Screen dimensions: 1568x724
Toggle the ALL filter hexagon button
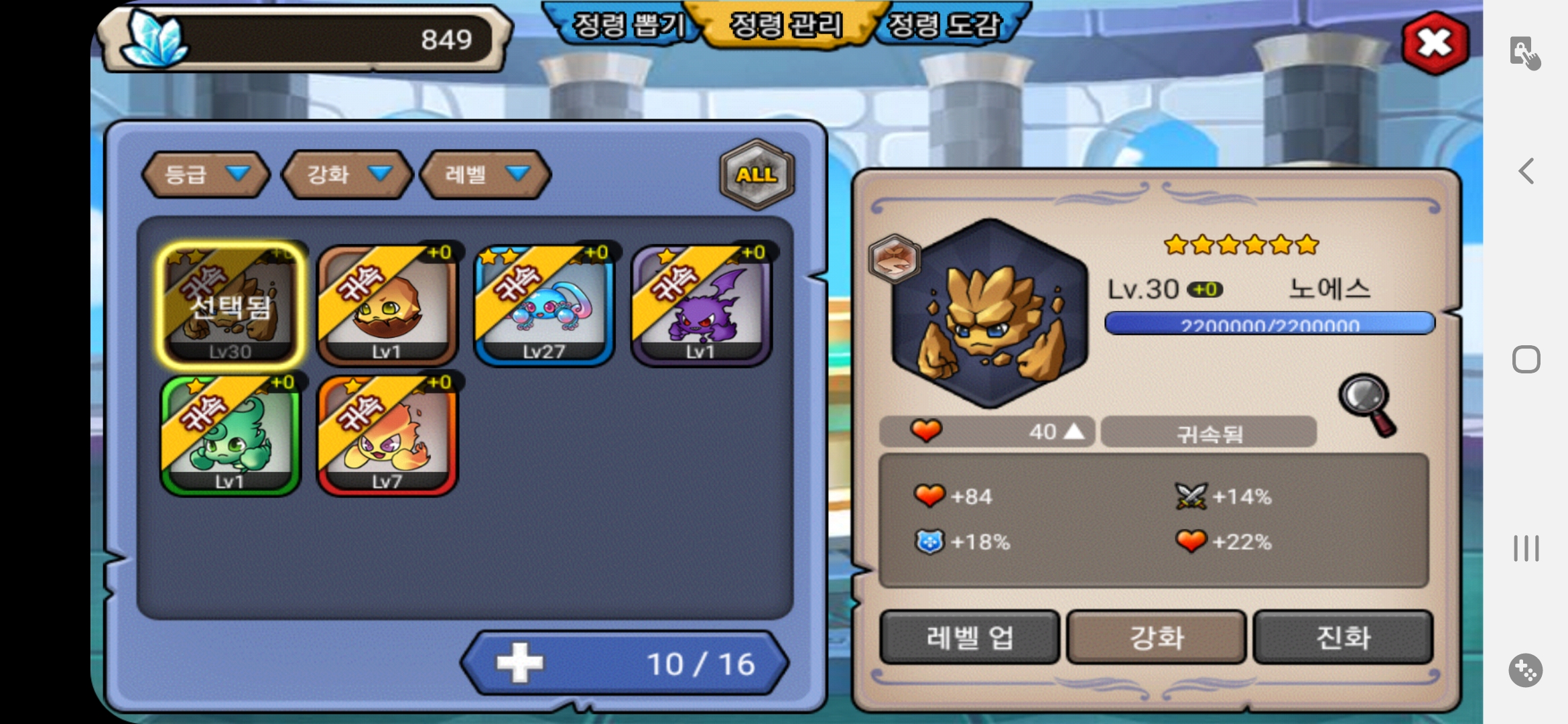coord(757,174)
